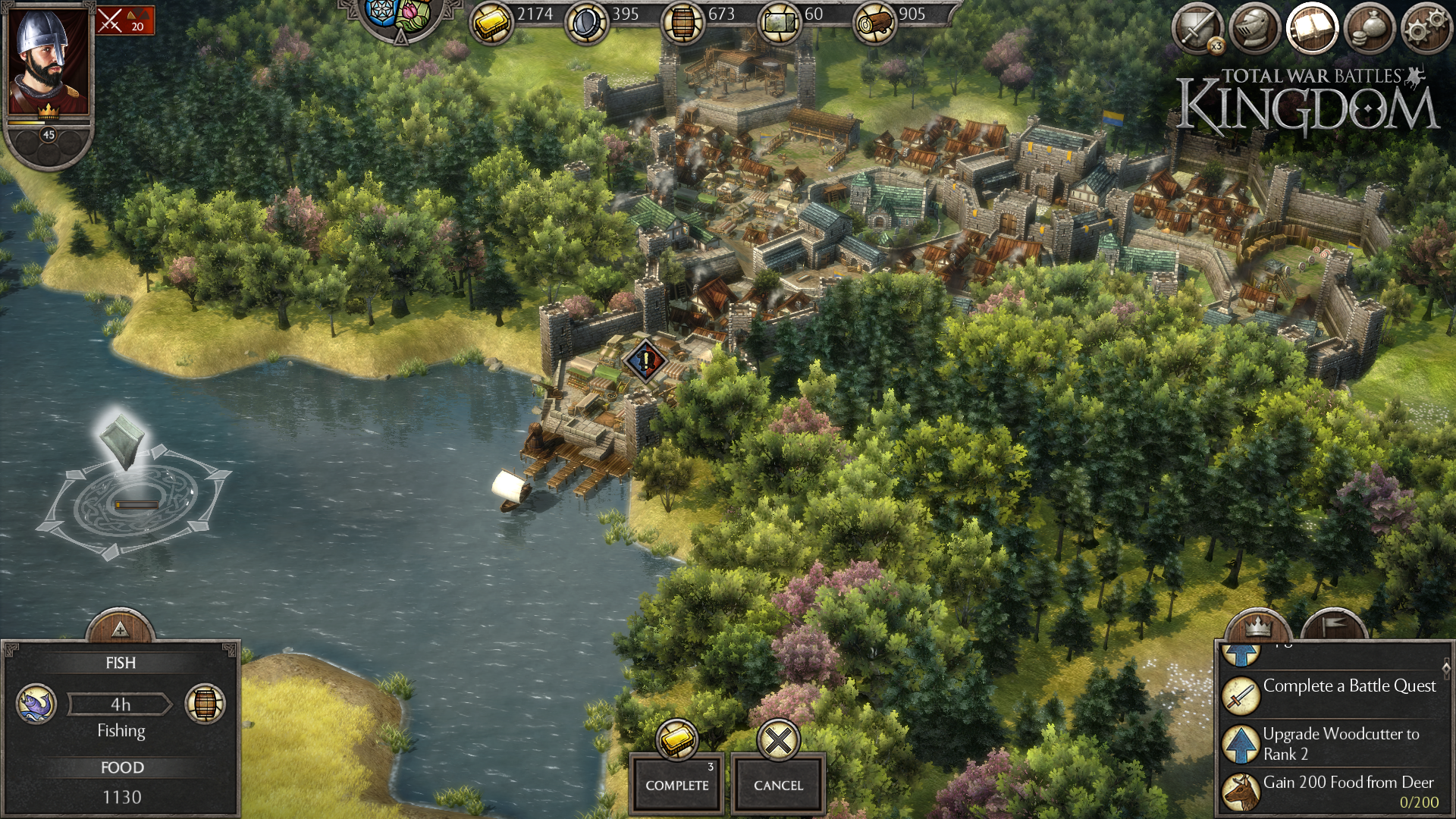The height and width of the screenshot is (819, 1456).
Task: Open the knight helmet army menu
Action: point(1254,29)
